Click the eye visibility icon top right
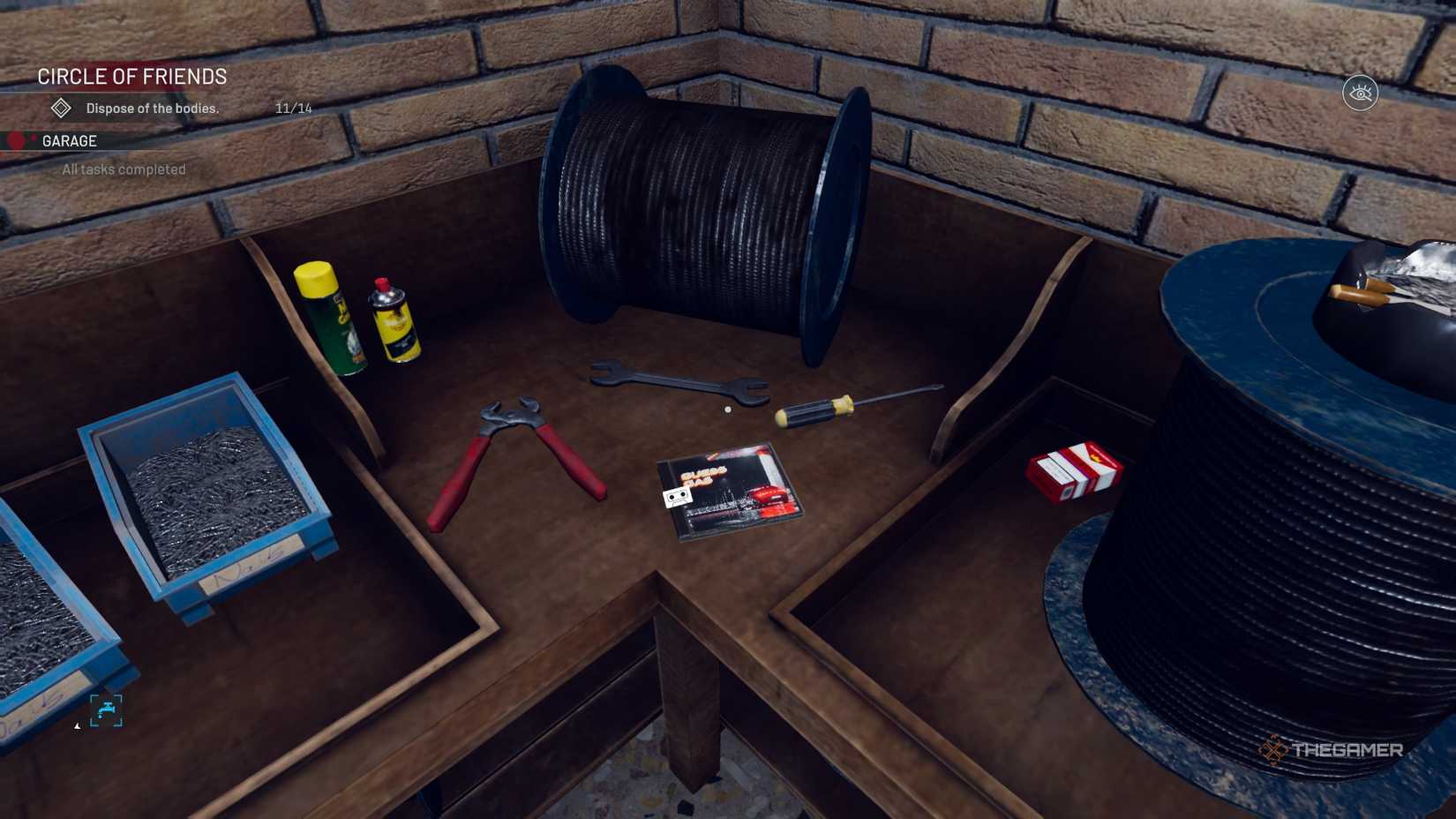Viewport: 1456px width, 819px height. (x=1360, y=92)
